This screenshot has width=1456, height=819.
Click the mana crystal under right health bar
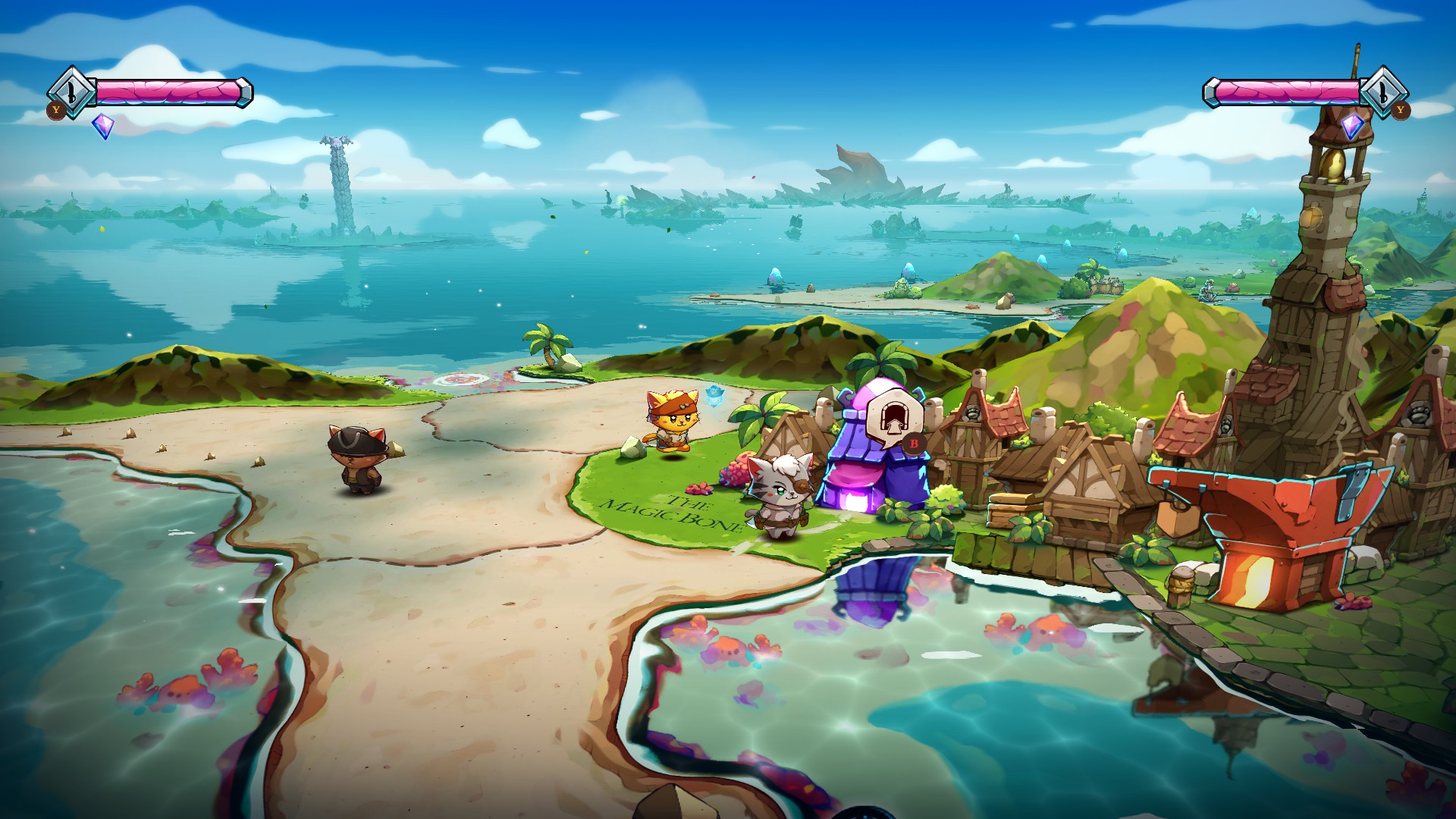[x=1353, y=127]
